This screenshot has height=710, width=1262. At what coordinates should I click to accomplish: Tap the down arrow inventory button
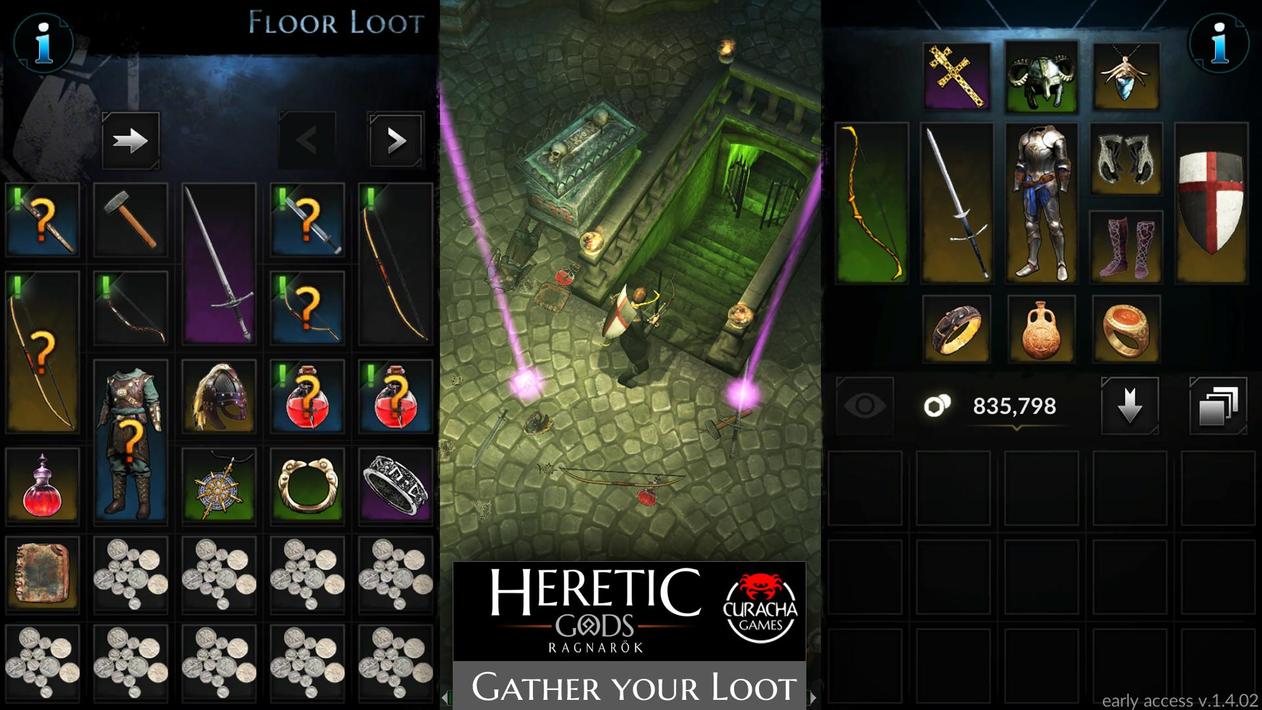point(1130,405)
